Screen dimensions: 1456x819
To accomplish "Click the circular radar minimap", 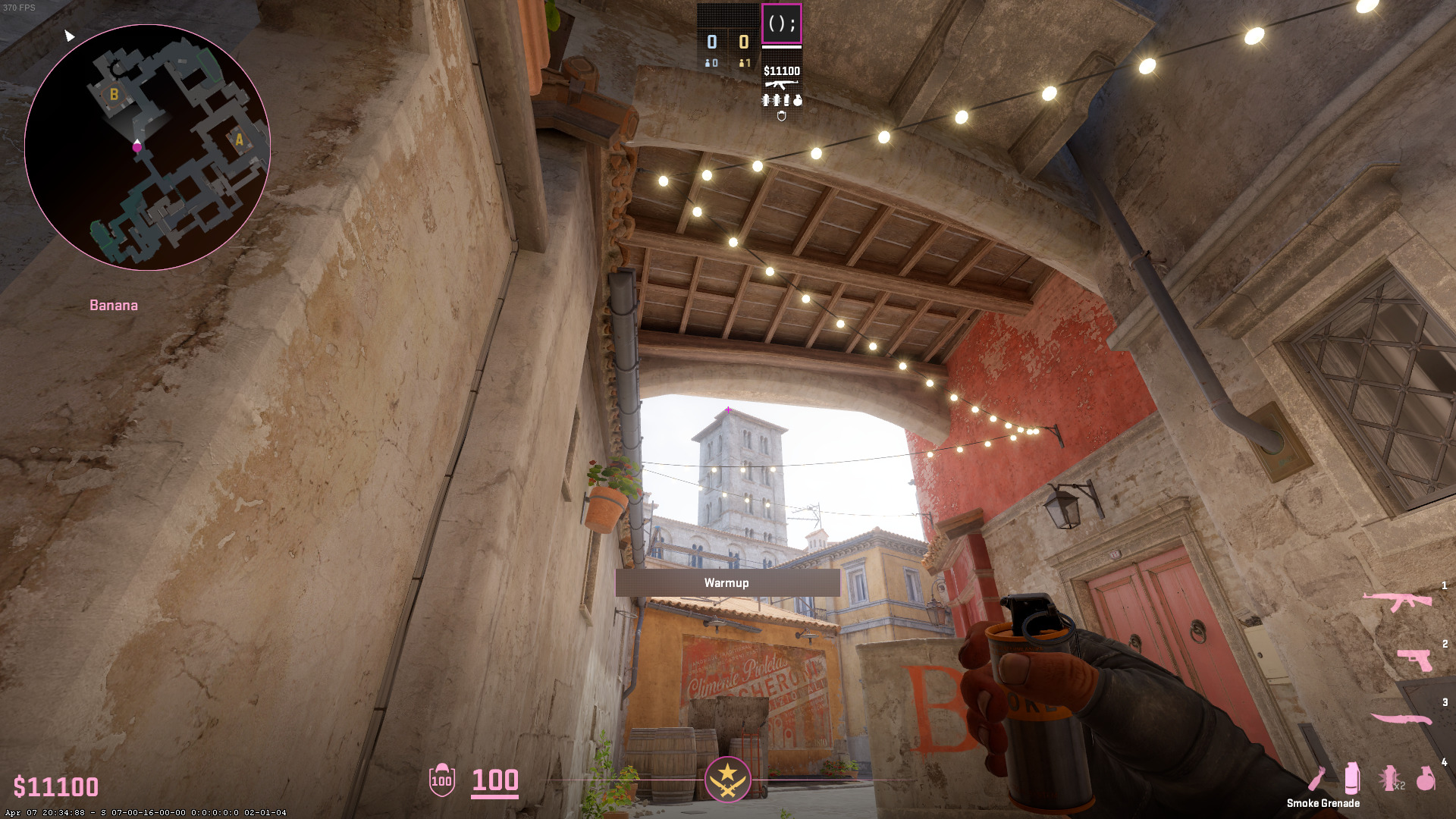I will 147,147.
